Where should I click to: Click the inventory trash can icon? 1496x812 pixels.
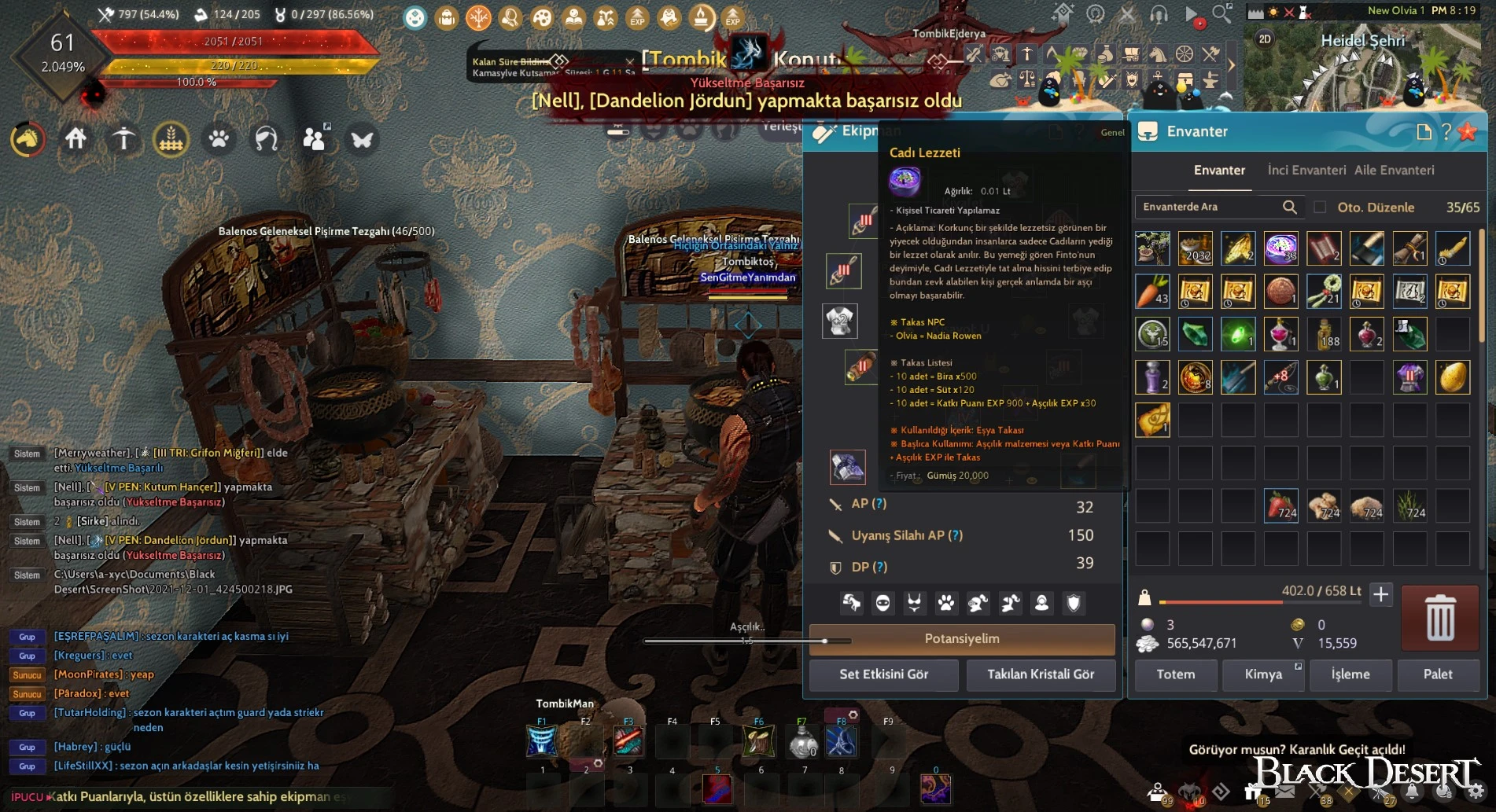coord(1440,618)
